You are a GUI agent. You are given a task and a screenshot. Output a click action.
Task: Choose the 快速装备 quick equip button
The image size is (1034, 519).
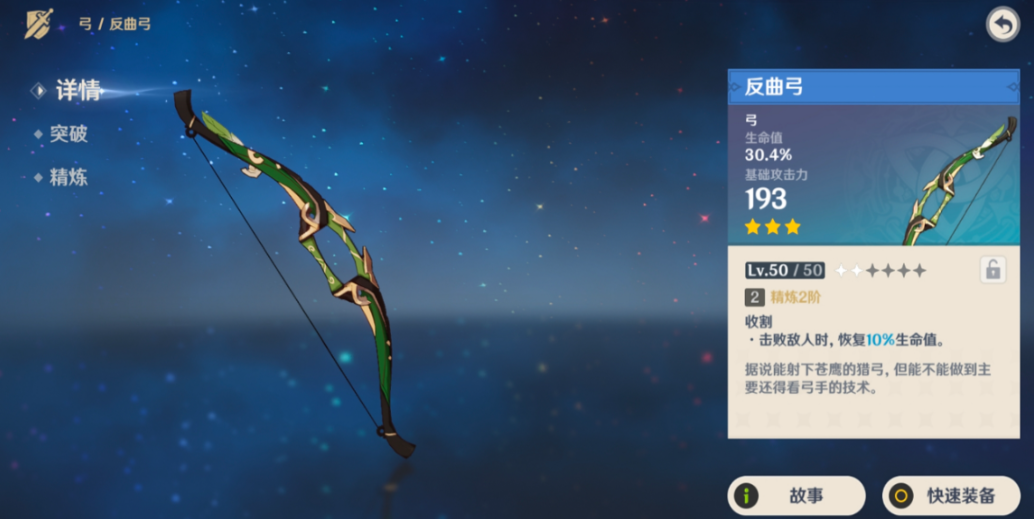tap(950, 495)
